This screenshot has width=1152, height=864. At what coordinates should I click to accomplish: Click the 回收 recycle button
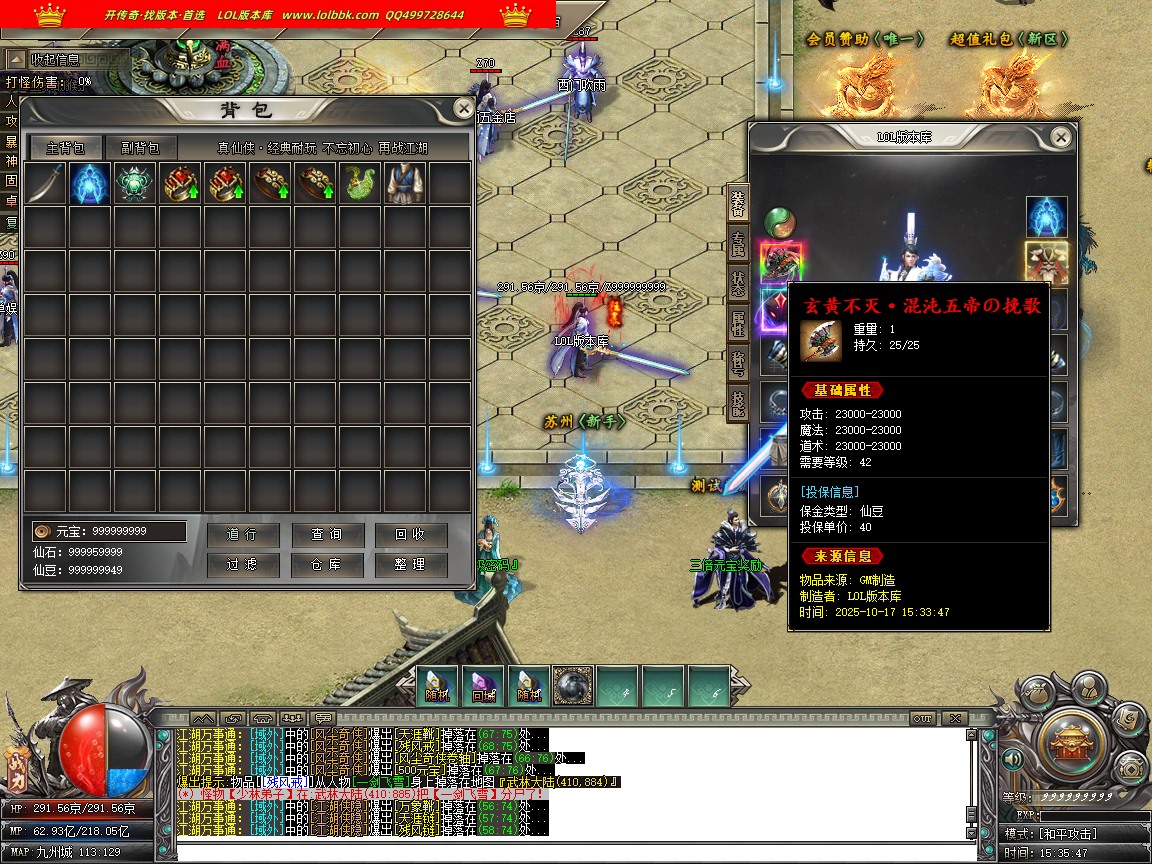(411, 535)
